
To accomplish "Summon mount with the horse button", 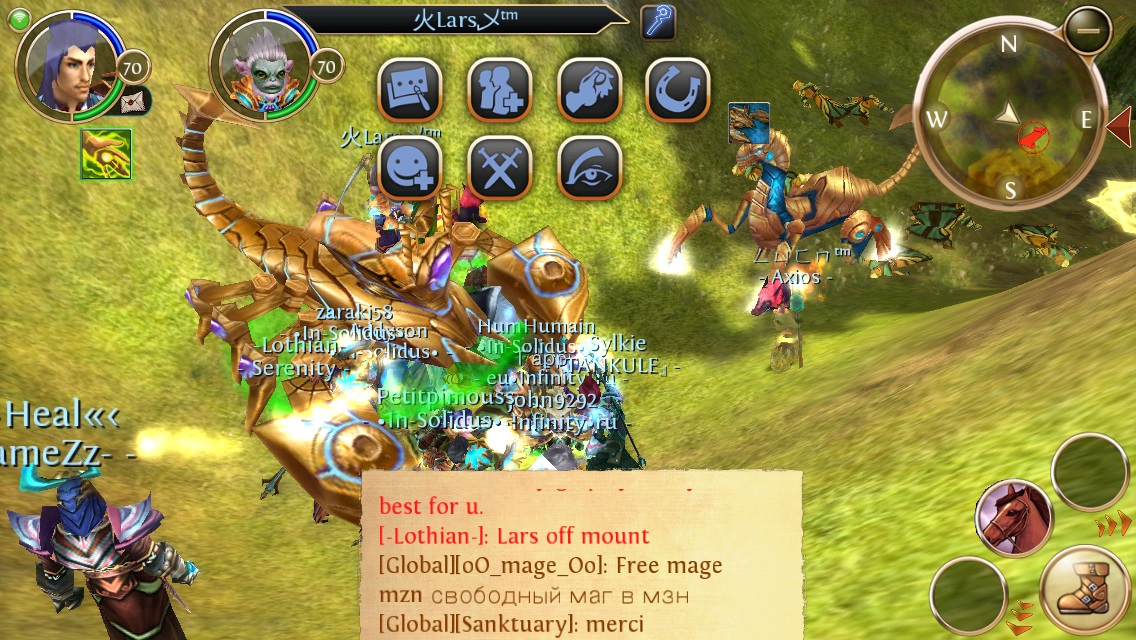I will tap(1013, 517).
